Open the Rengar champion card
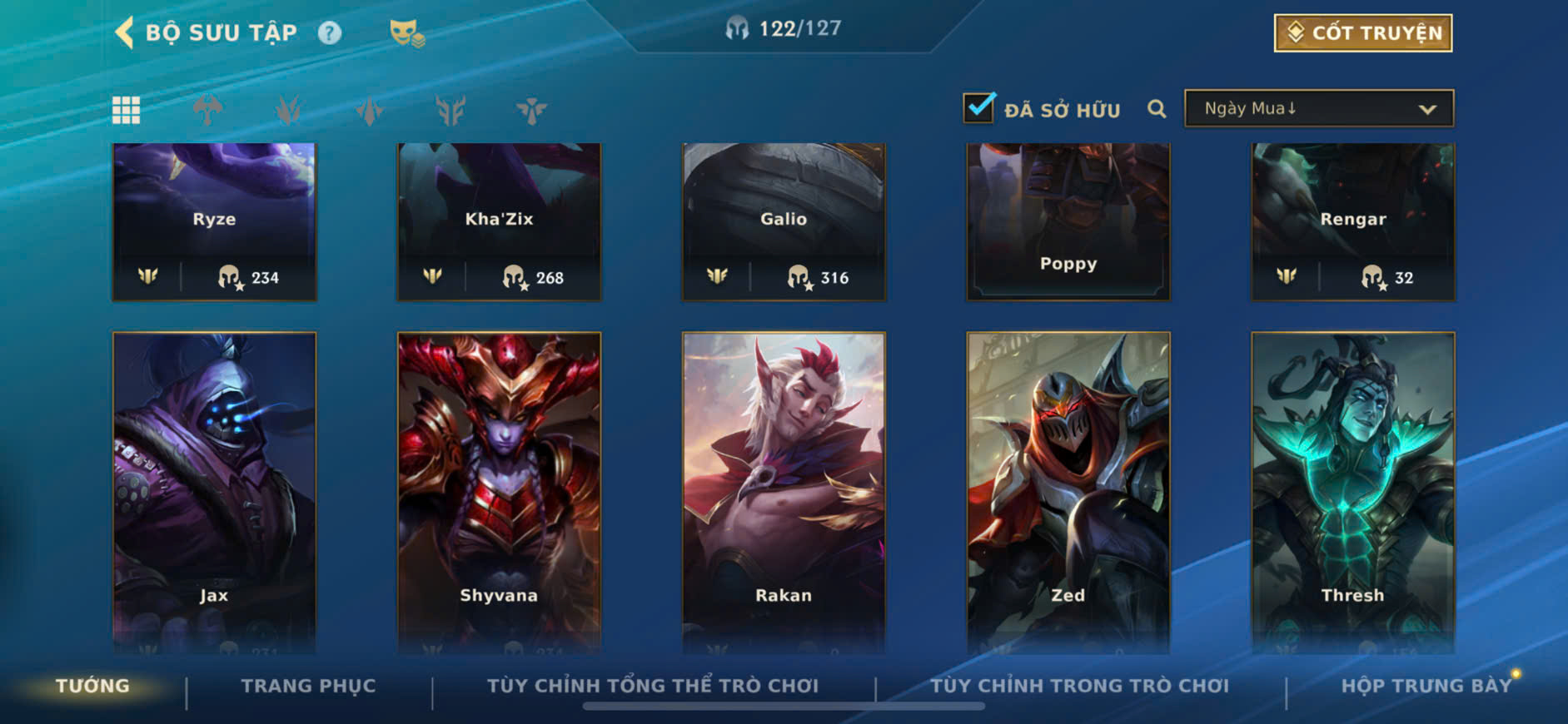The height and width of the screenshot is (724, 1568). (x=1353, y=221)
